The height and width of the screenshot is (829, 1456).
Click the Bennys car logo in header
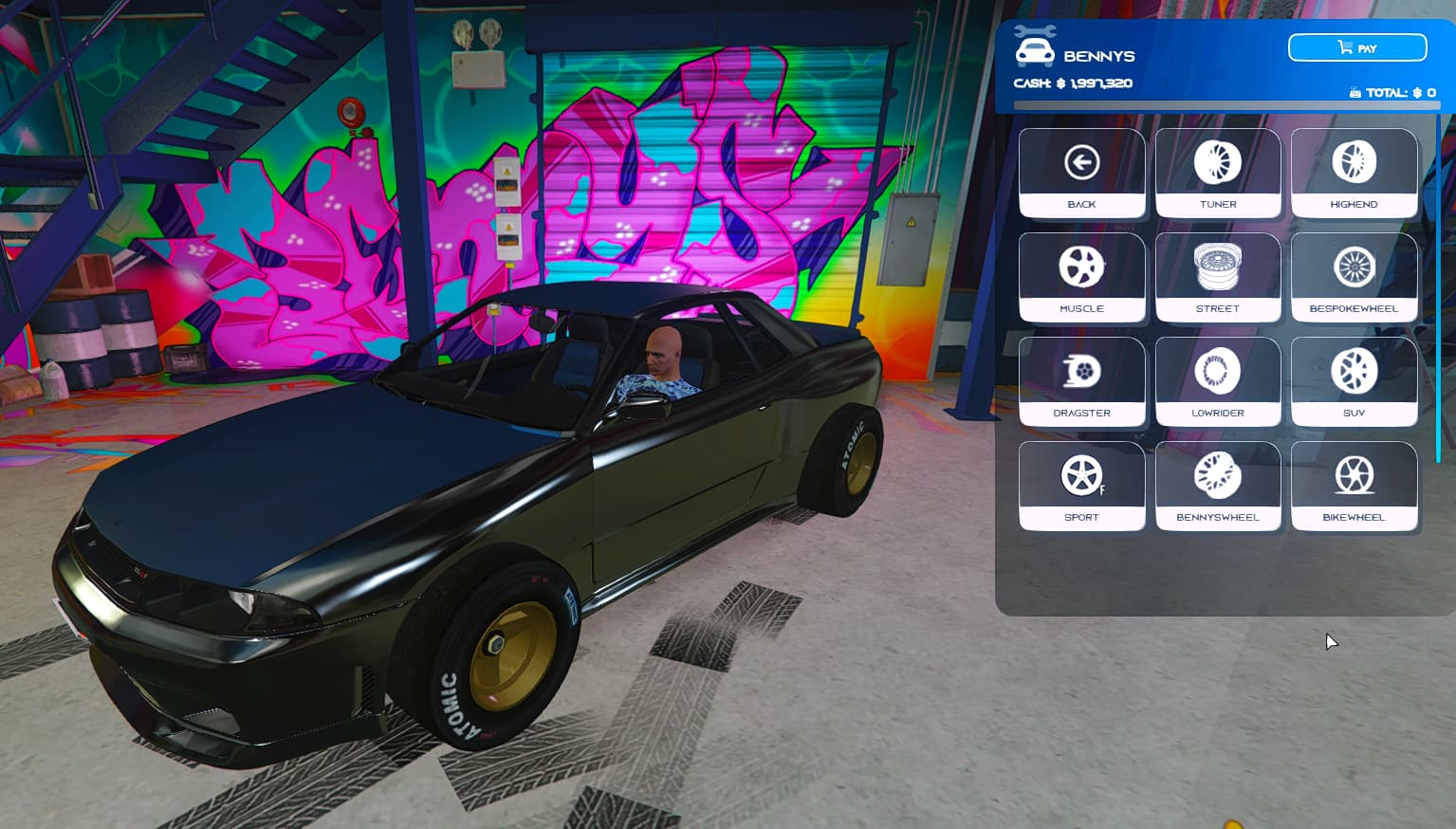[1035, 49]
